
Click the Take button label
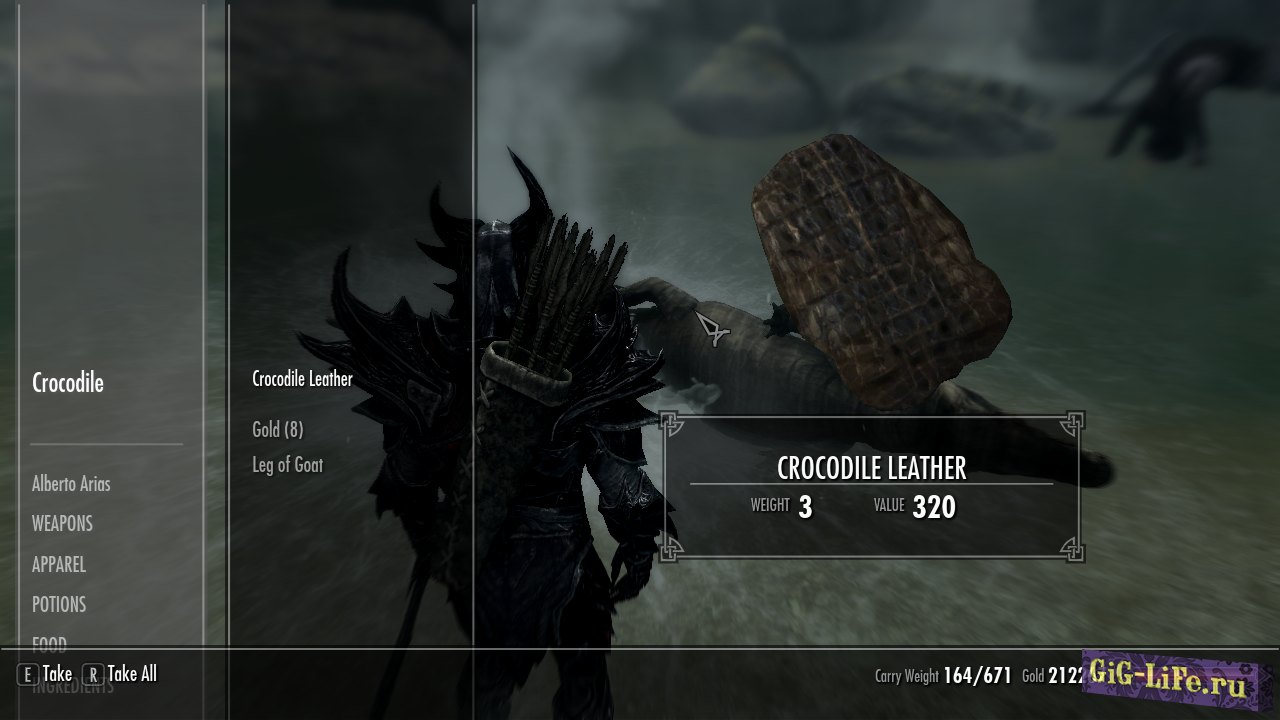[x=57, y=674]
